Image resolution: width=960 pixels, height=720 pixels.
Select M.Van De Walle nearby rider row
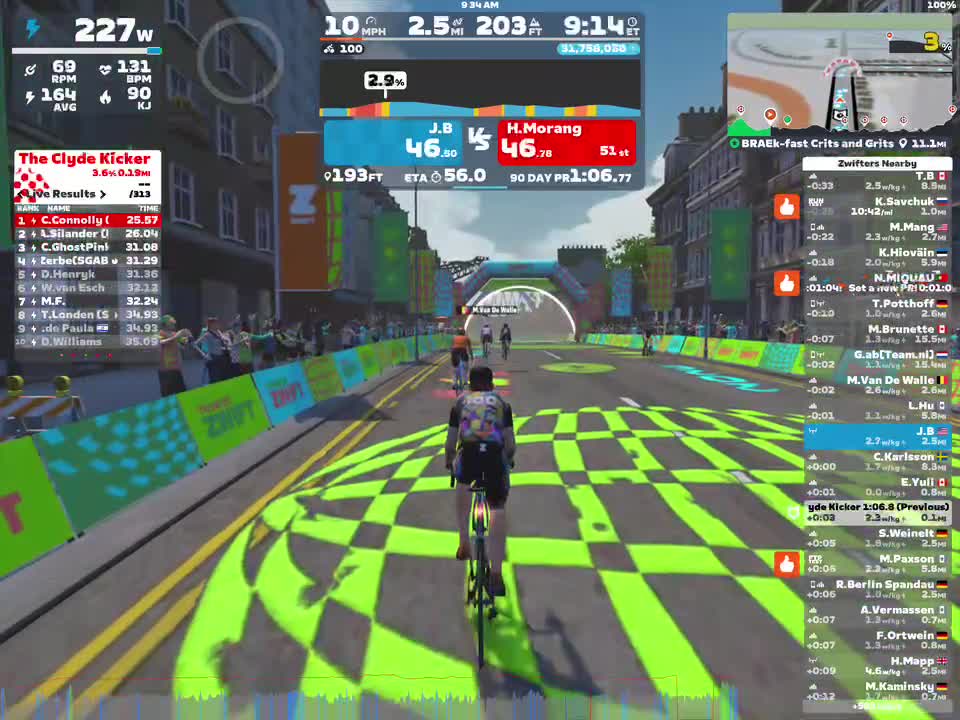click(877, 386)
